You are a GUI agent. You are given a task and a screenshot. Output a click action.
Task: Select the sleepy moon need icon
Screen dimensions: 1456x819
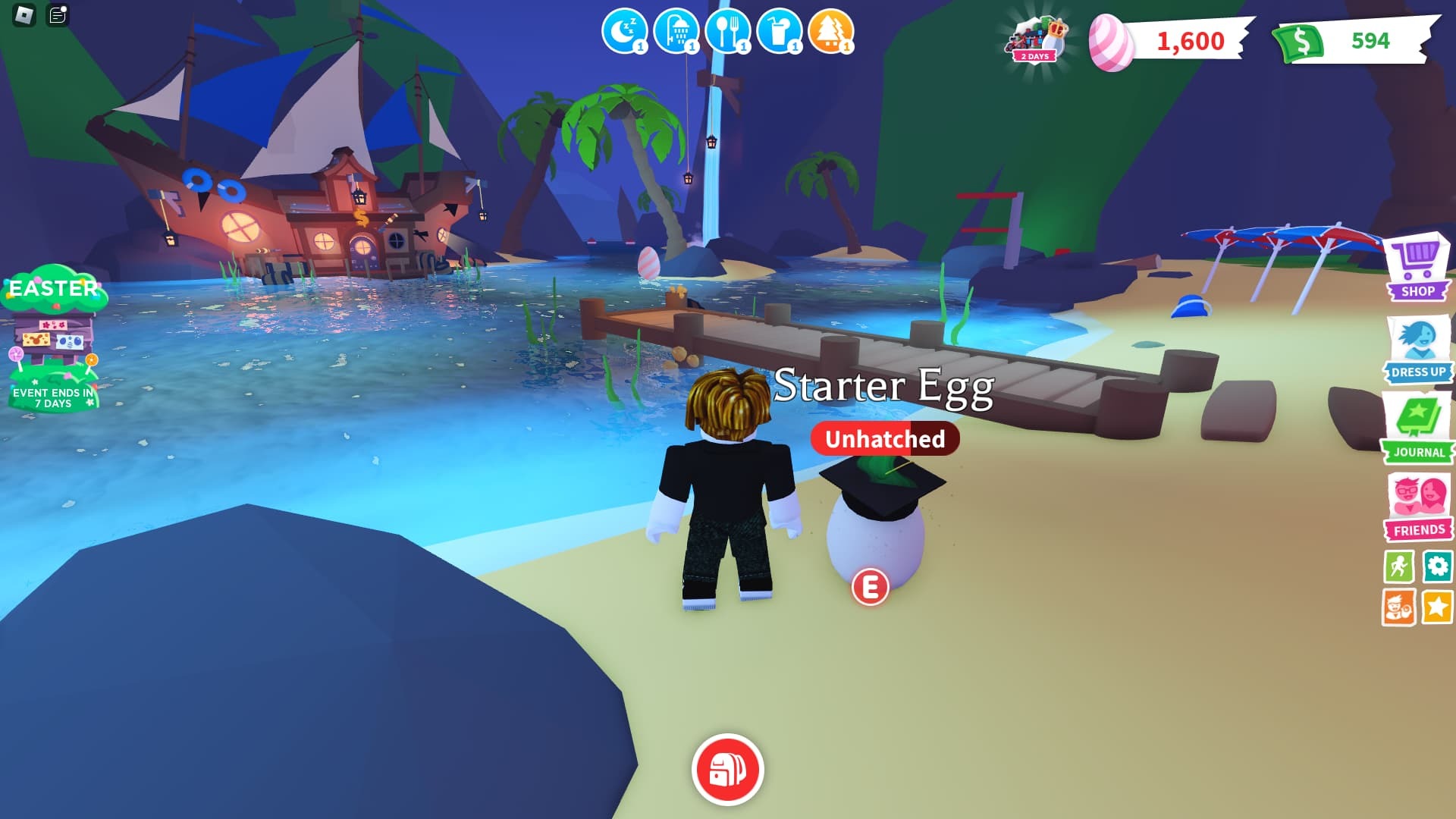click(624, 32)
